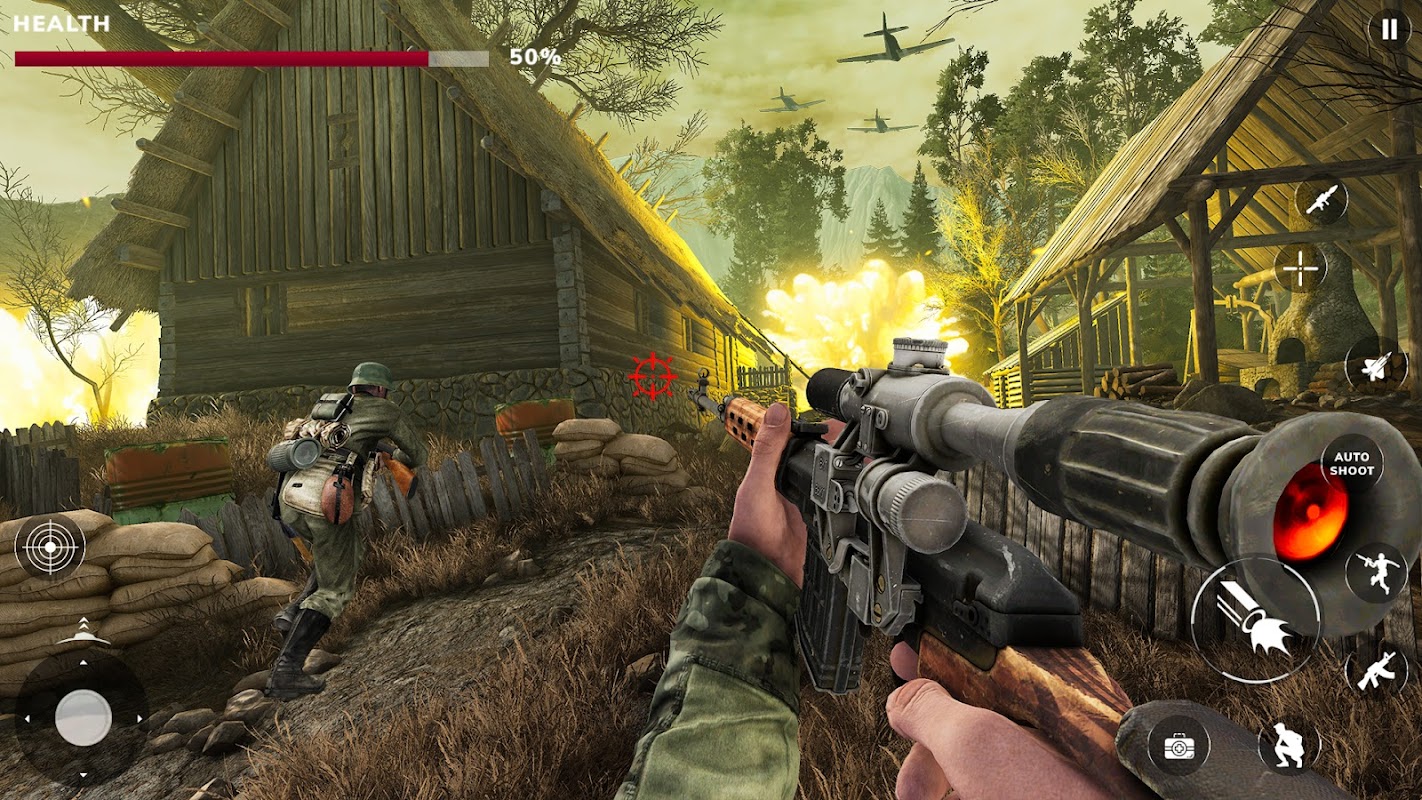The image size is (1422, 800).
Task: Pause the game with the pause button
Action: pyautogui.click(x=1389, y=30)
